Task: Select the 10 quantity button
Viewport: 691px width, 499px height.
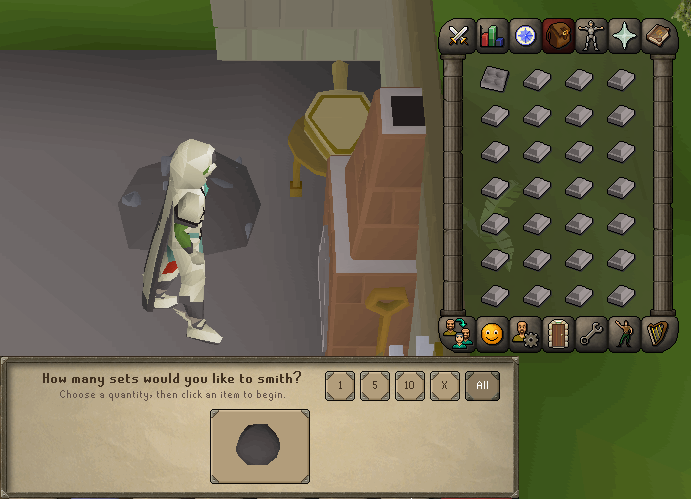Action: 409,386
